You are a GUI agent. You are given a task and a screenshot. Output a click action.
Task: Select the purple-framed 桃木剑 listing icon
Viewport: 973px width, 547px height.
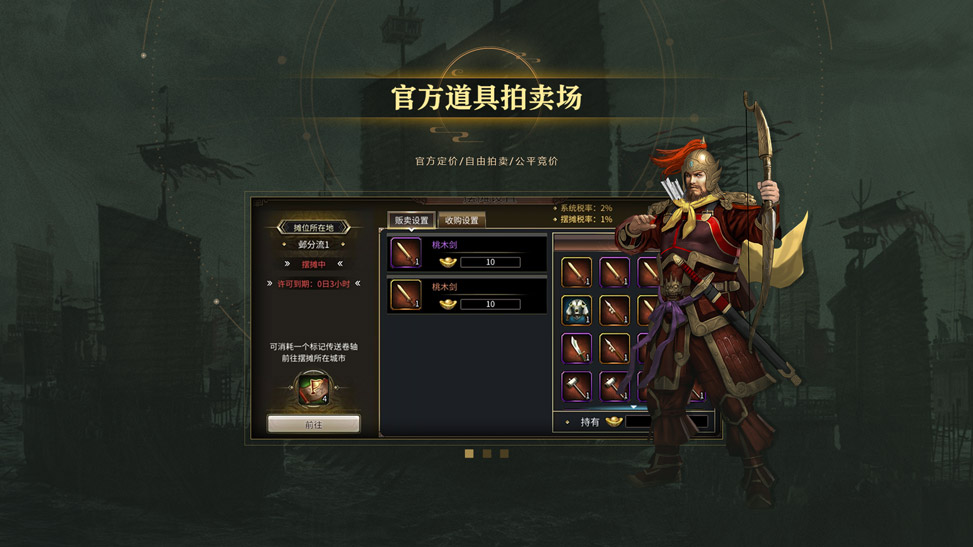coord(406,253)
